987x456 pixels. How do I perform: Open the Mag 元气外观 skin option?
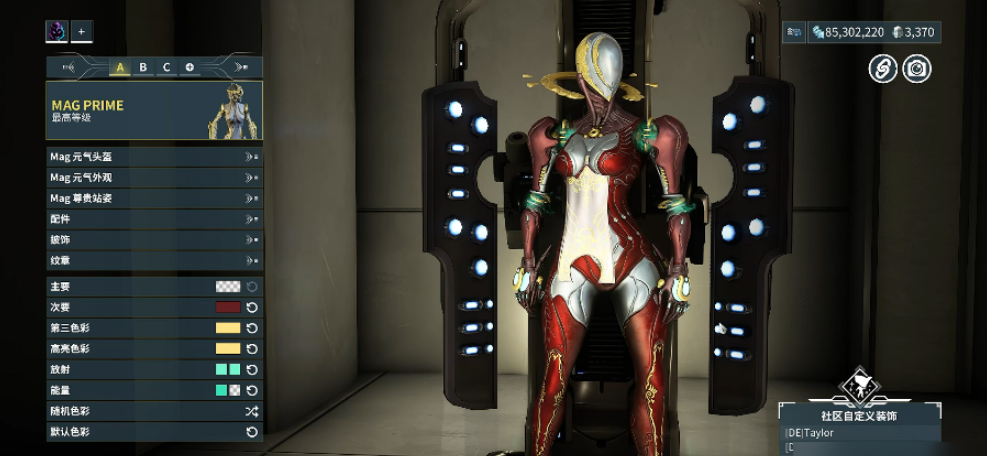[x=154, y=177]
